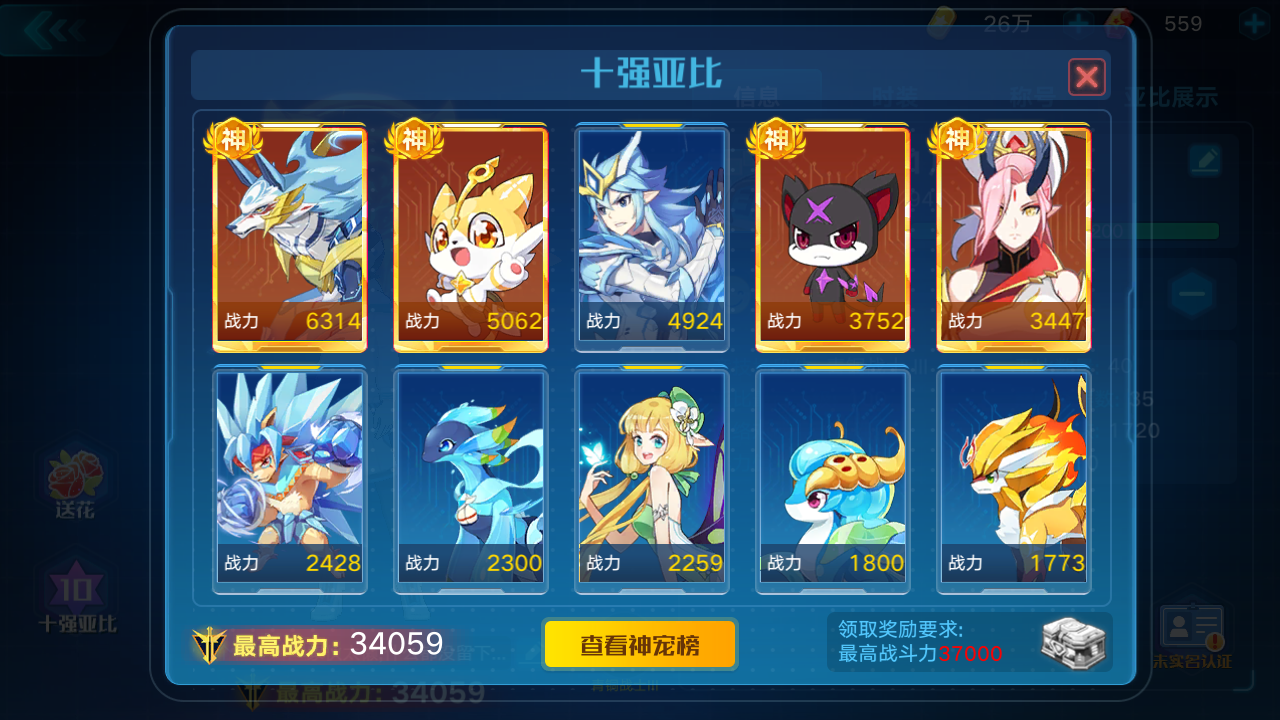Select the black cat card with 3752 战力
This screenshot has height=720, width=1280.
(833, 235)
